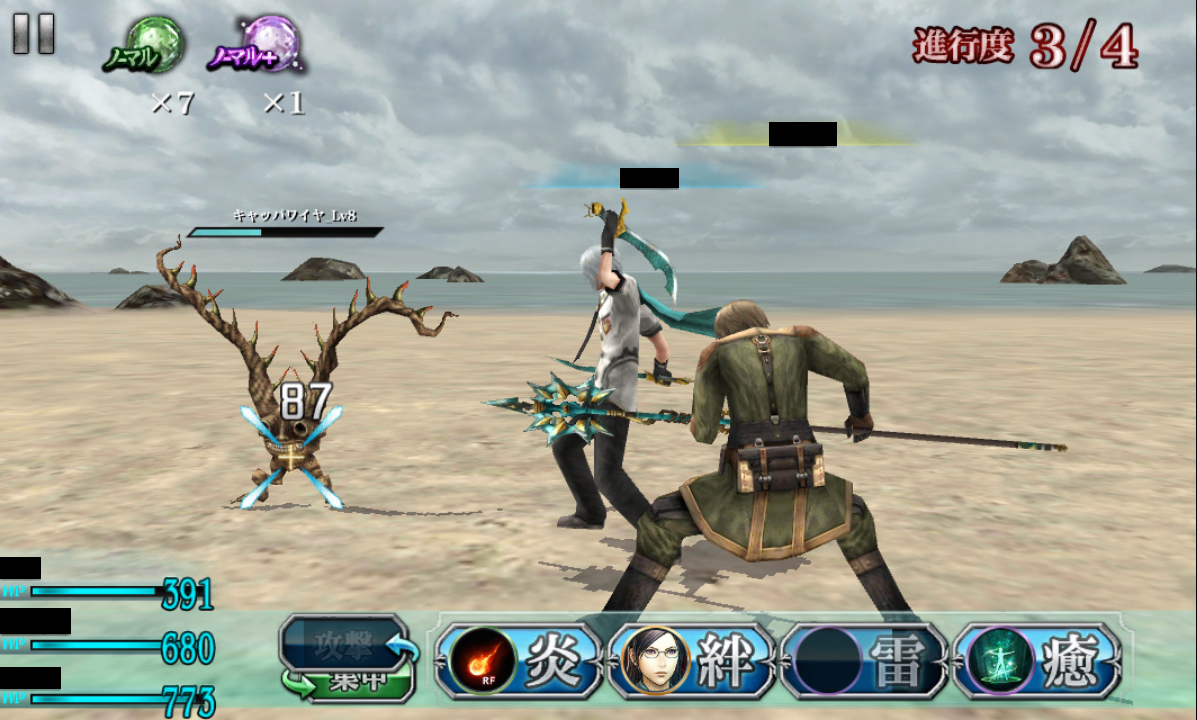Pause the battle
This screenshot has width=1197, height=720.
(x=33, y=33)
